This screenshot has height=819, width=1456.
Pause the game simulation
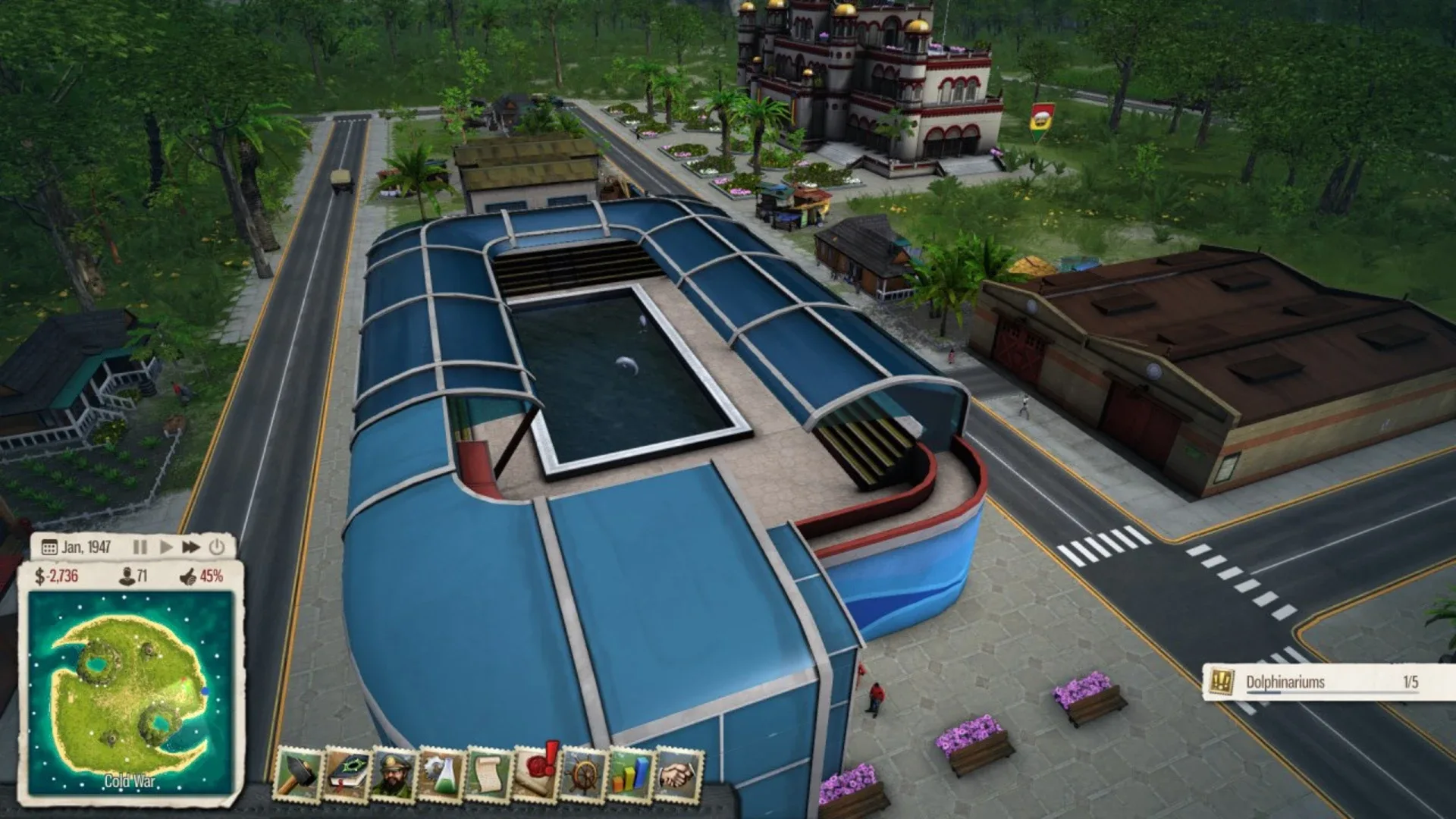(140, 546)
